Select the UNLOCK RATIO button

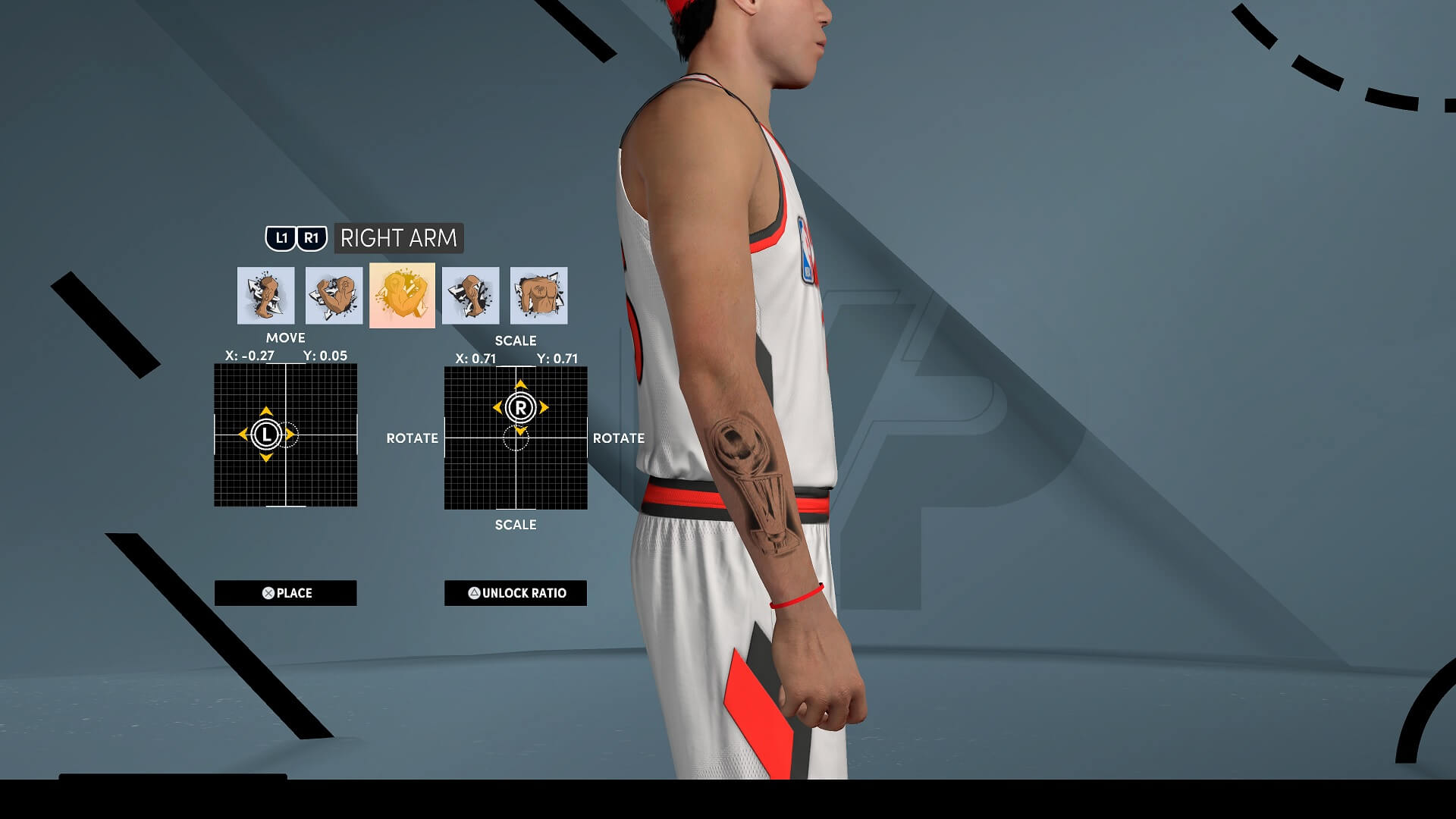click(516, 593)
